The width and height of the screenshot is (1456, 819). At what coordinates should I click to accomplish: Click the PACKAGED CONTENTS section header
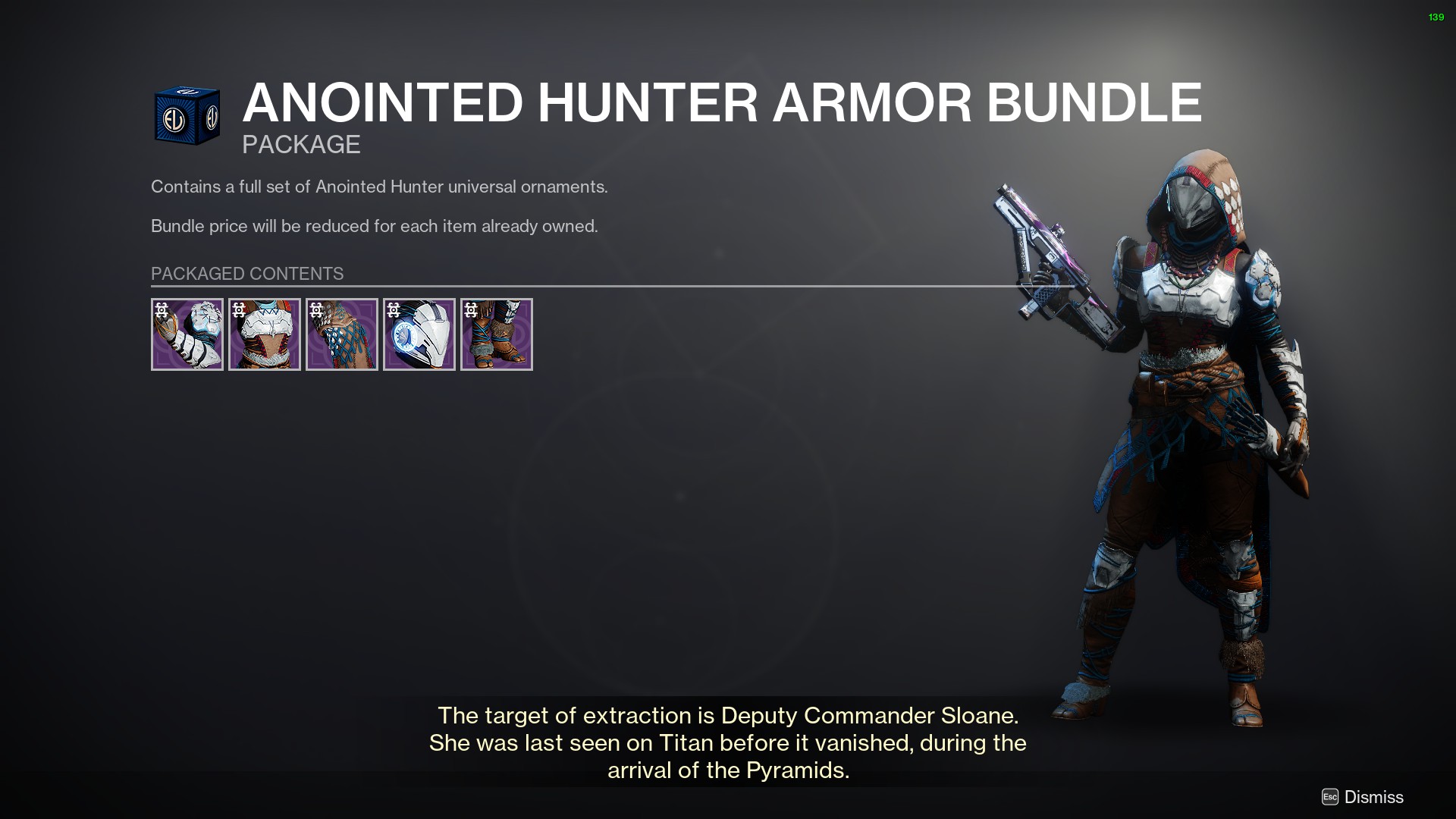tap(246, 274)
